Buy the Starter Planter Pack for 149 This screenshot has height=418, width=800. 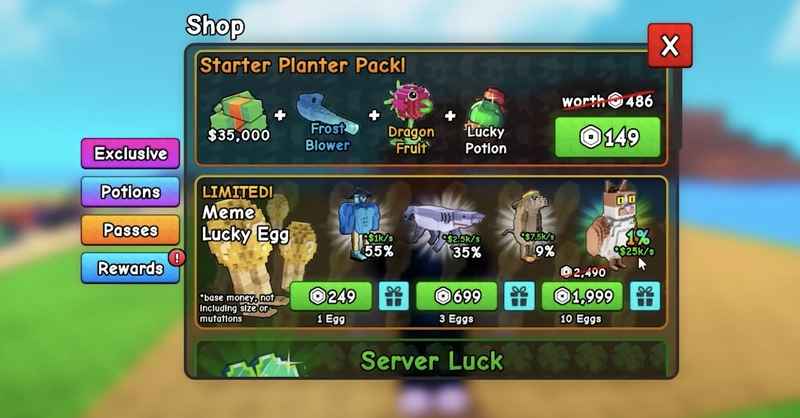[607, 137]
